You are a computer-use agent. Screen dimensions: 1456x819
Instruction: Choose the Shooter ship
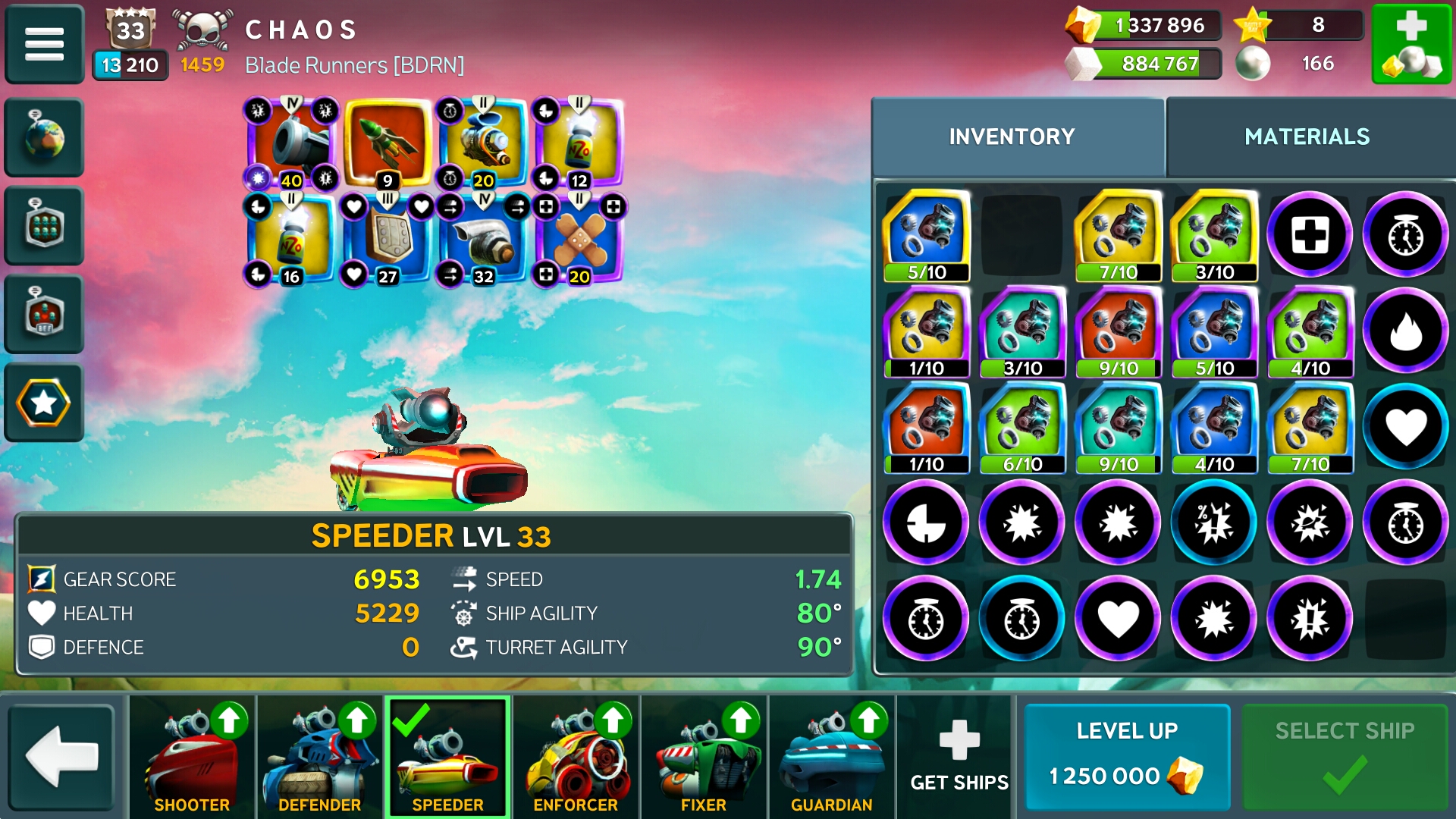pyautogui.click(x=192, y=757)
